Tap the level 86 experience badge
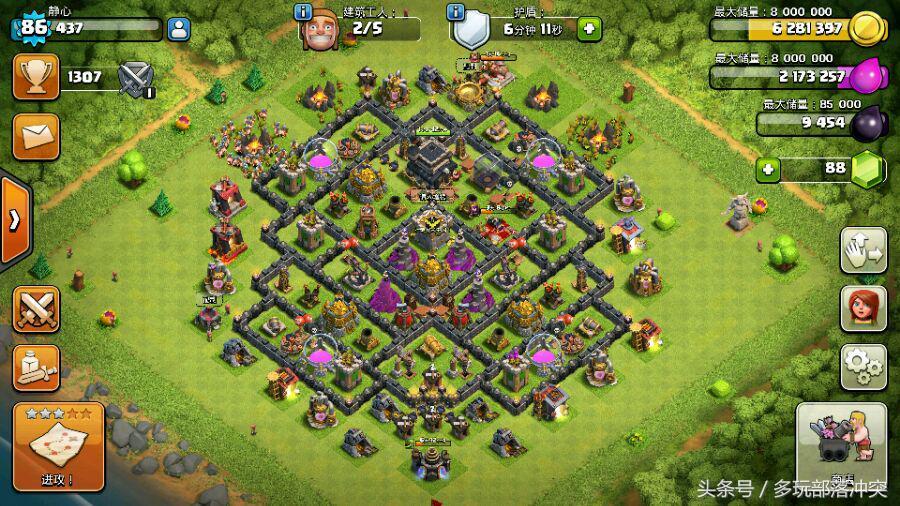 33,27
